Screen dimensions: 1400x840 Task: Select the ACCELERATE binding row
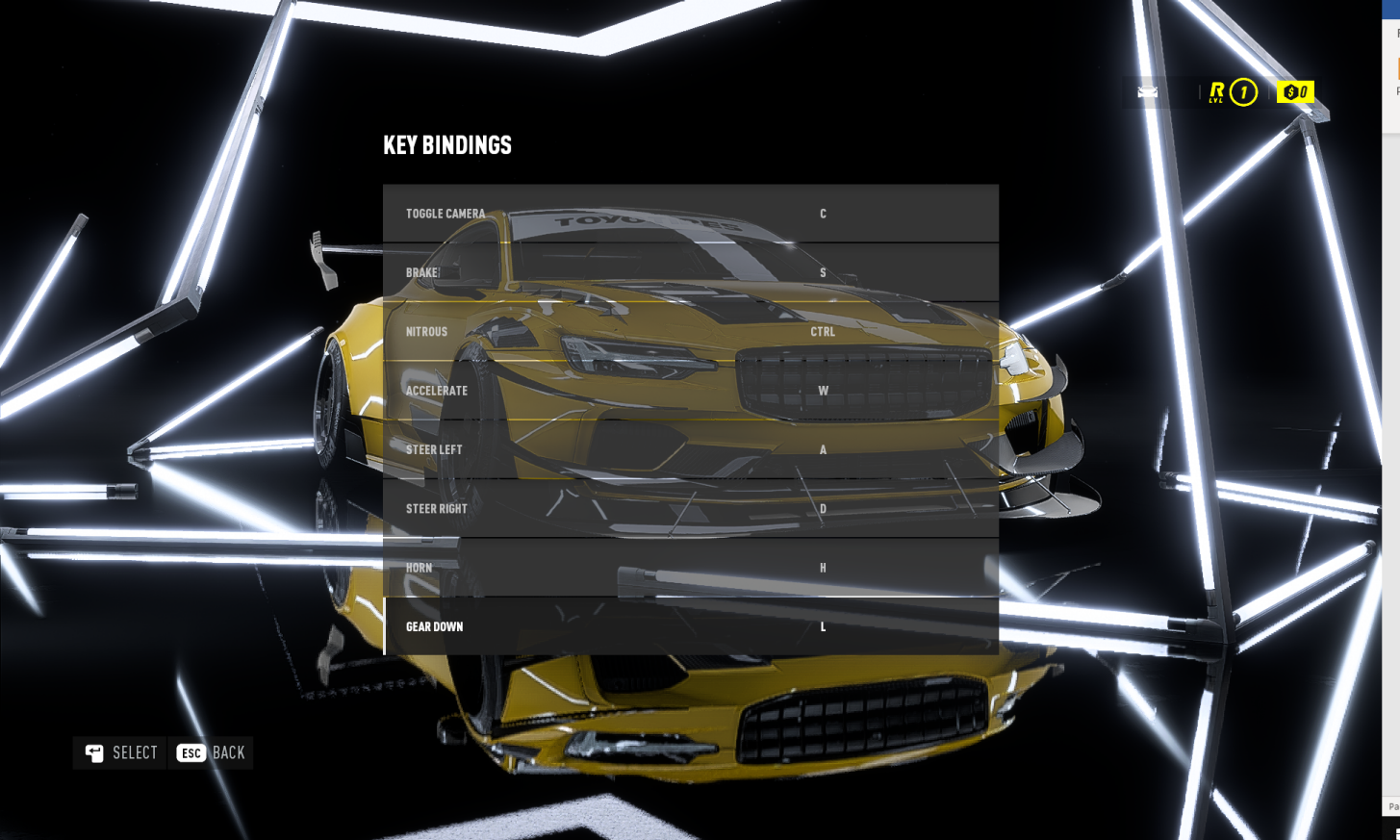tap(690, 391)
